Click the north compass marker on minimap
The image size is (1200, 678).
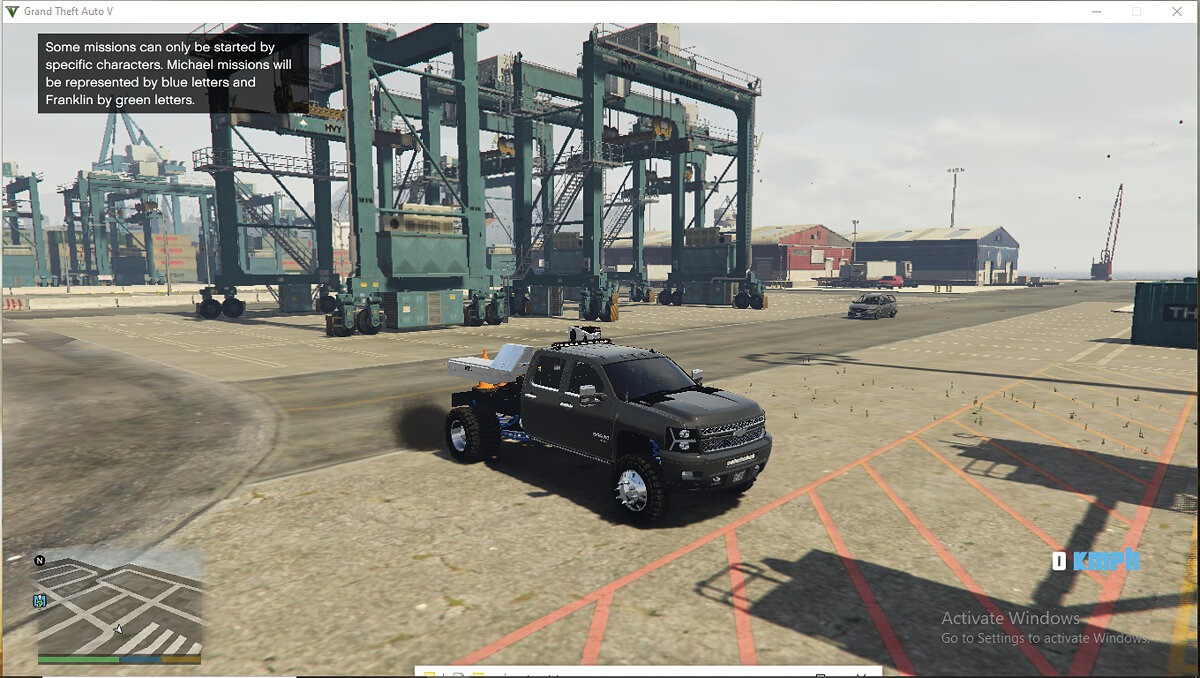[x=40, y=561]
